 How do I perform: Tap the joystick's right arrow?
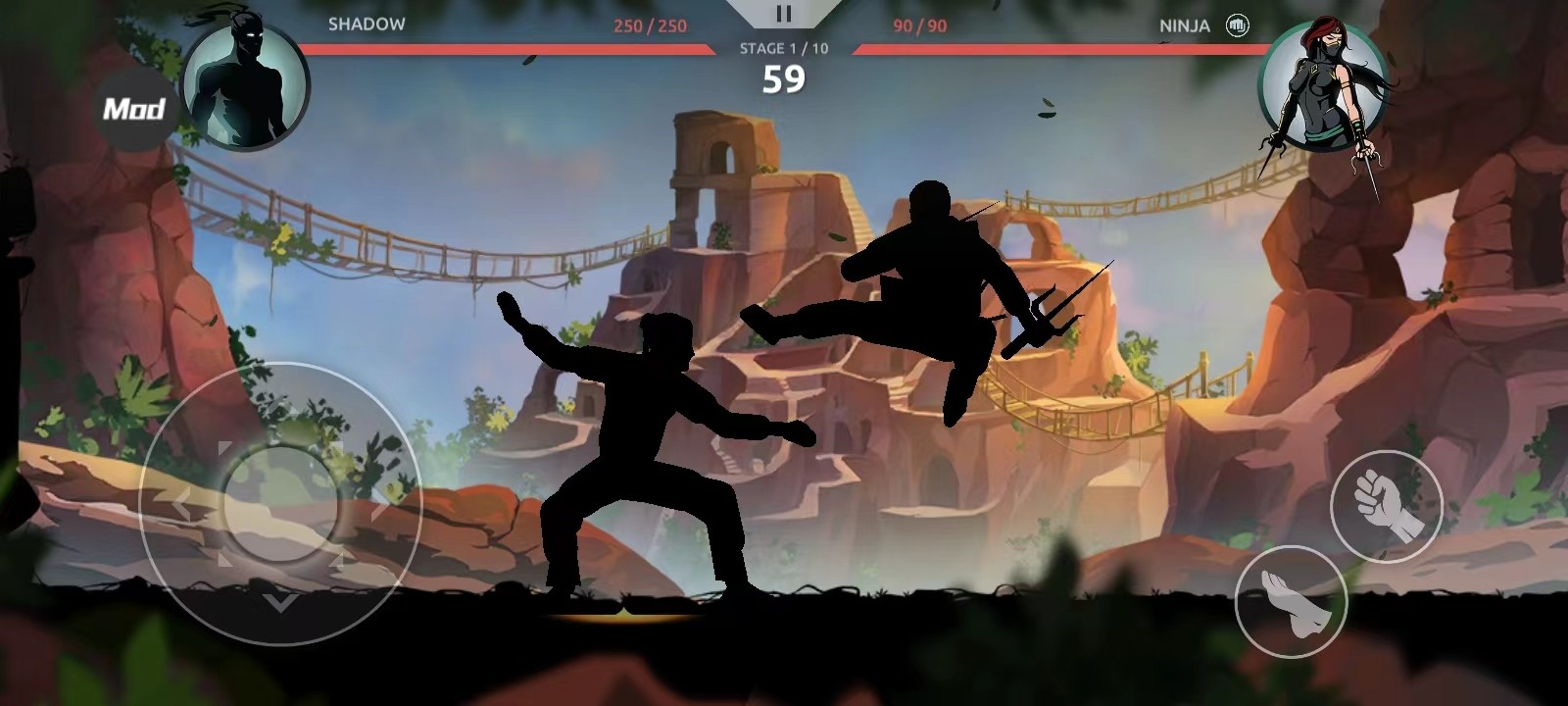[x=378, y=506]
